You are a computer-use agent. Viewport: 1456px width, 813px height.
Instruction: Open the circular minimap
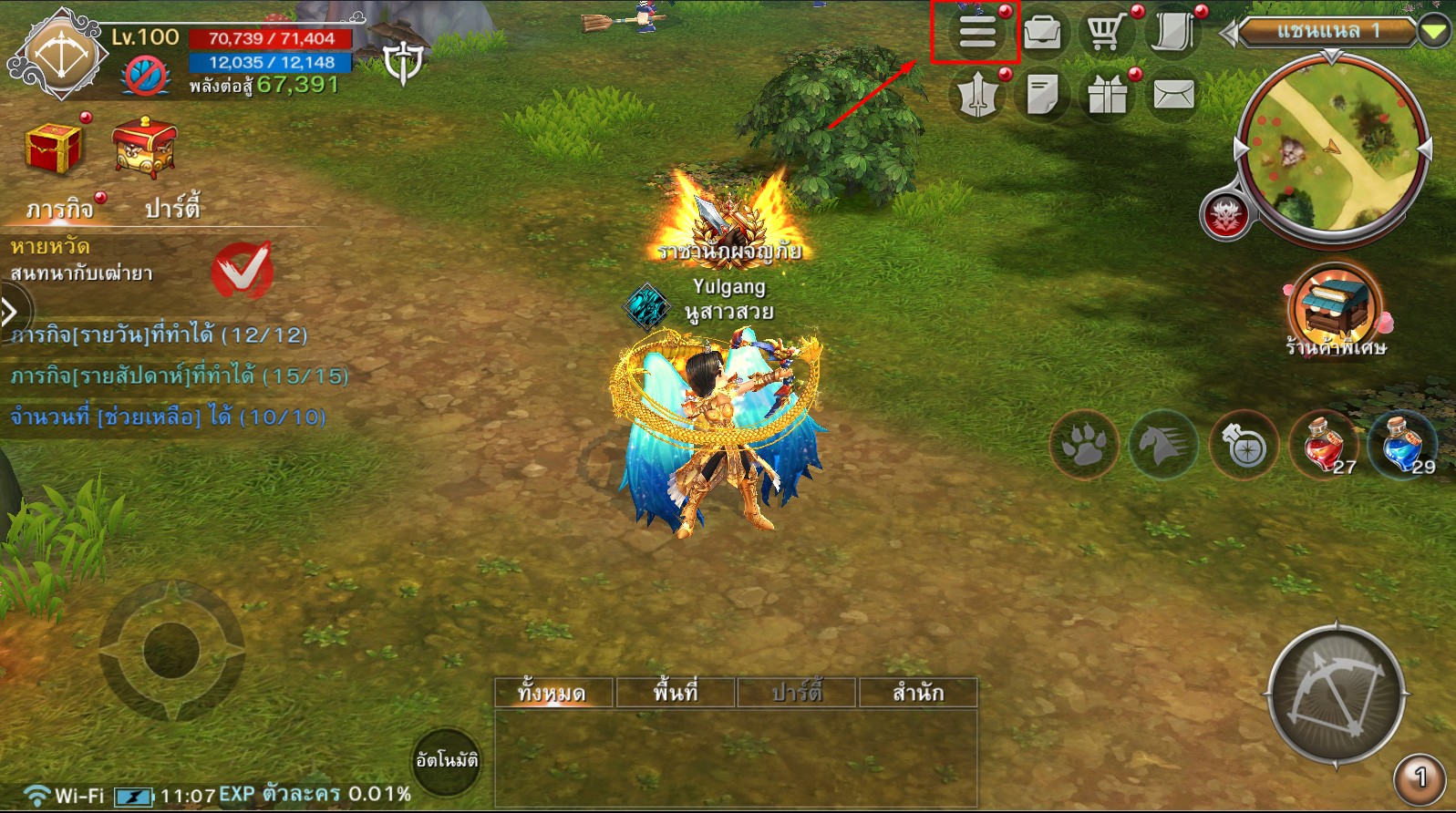pyautogui.click(x=1333, y=149)
